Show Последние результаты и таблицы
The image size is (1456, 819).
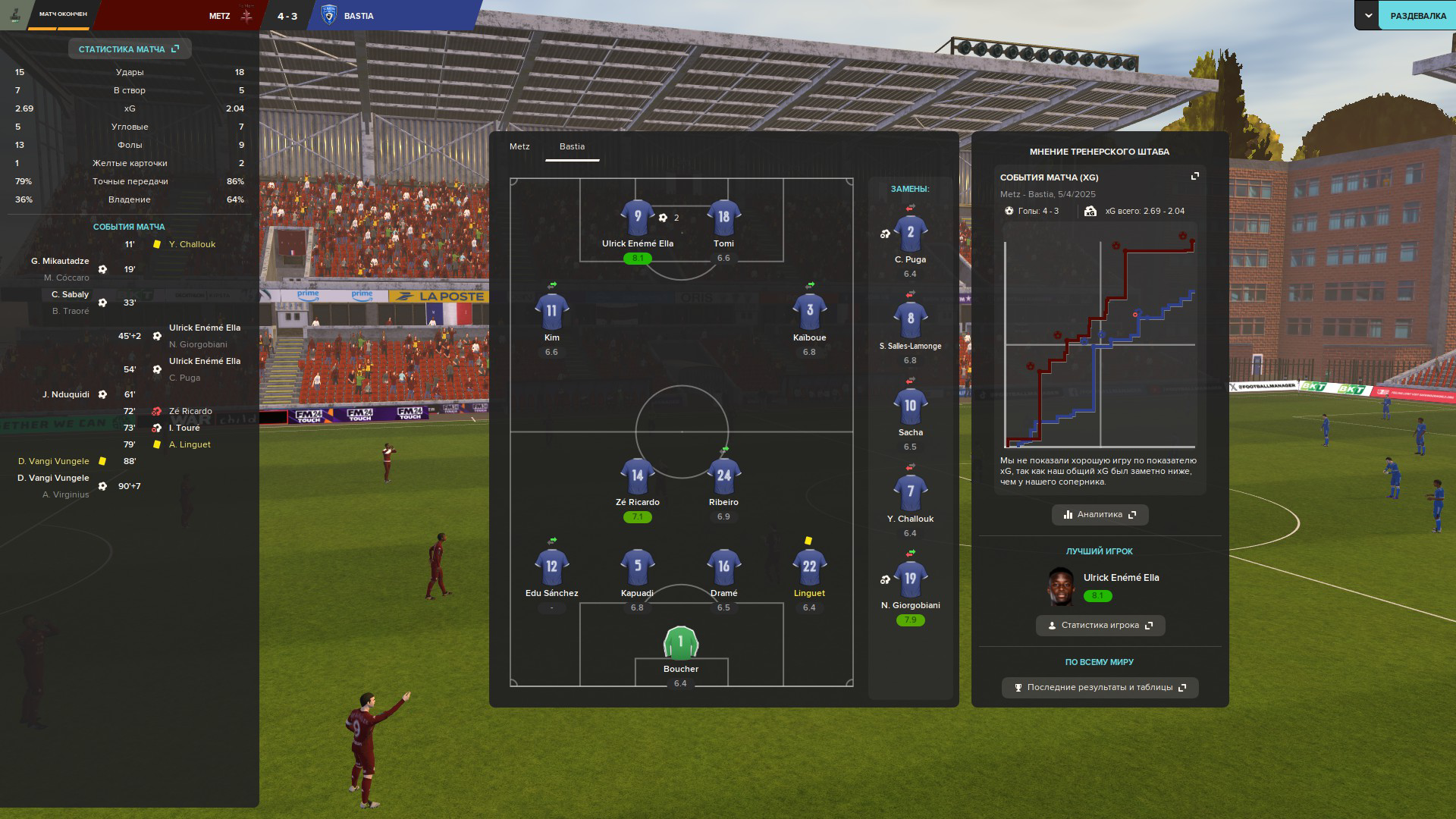[x=1100, y=688]
